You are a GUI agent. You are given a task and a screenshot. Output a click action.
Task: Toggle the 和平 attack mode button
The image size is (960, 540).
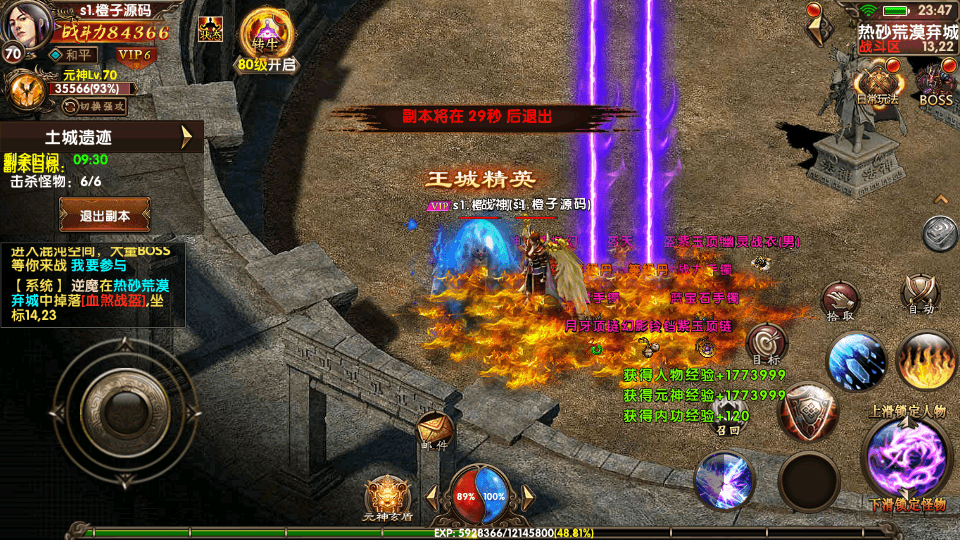73,55
